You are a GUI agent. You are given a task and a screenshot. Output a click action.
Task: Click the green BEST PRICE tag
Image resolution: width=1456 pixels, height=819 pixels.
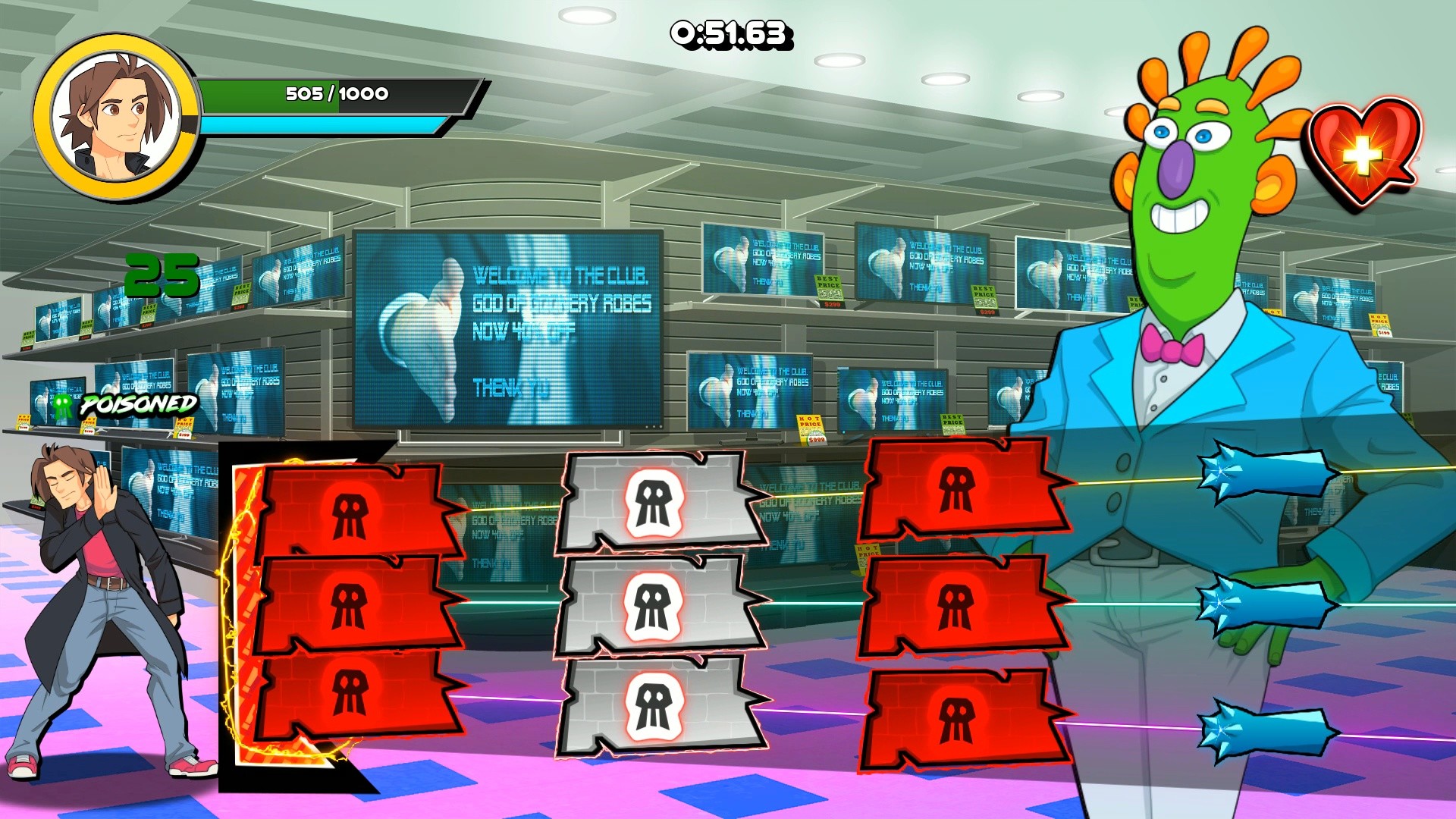coord(828,287)
